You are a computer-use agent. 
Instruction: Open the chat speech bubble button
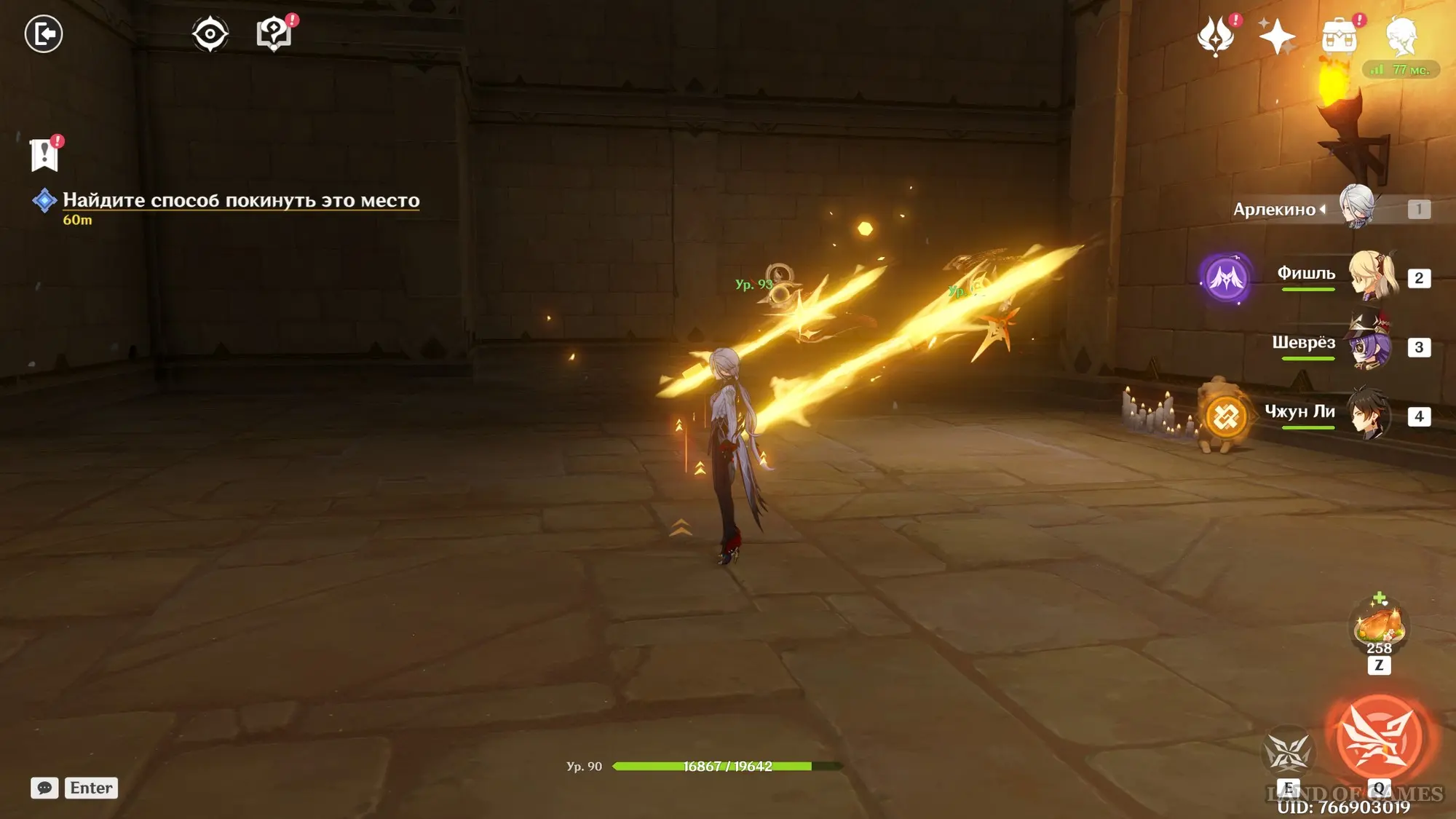click(44, 788)
